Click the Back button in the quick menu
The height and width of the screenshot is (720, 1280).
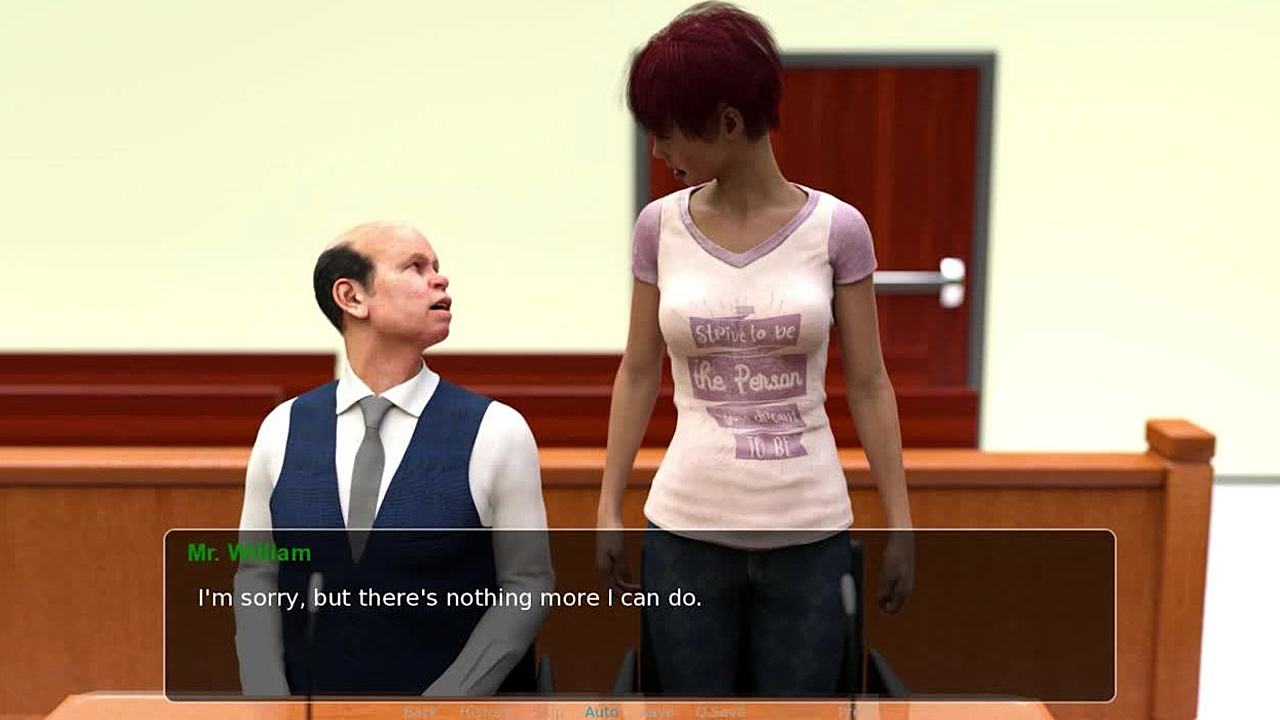pos(420,712)
